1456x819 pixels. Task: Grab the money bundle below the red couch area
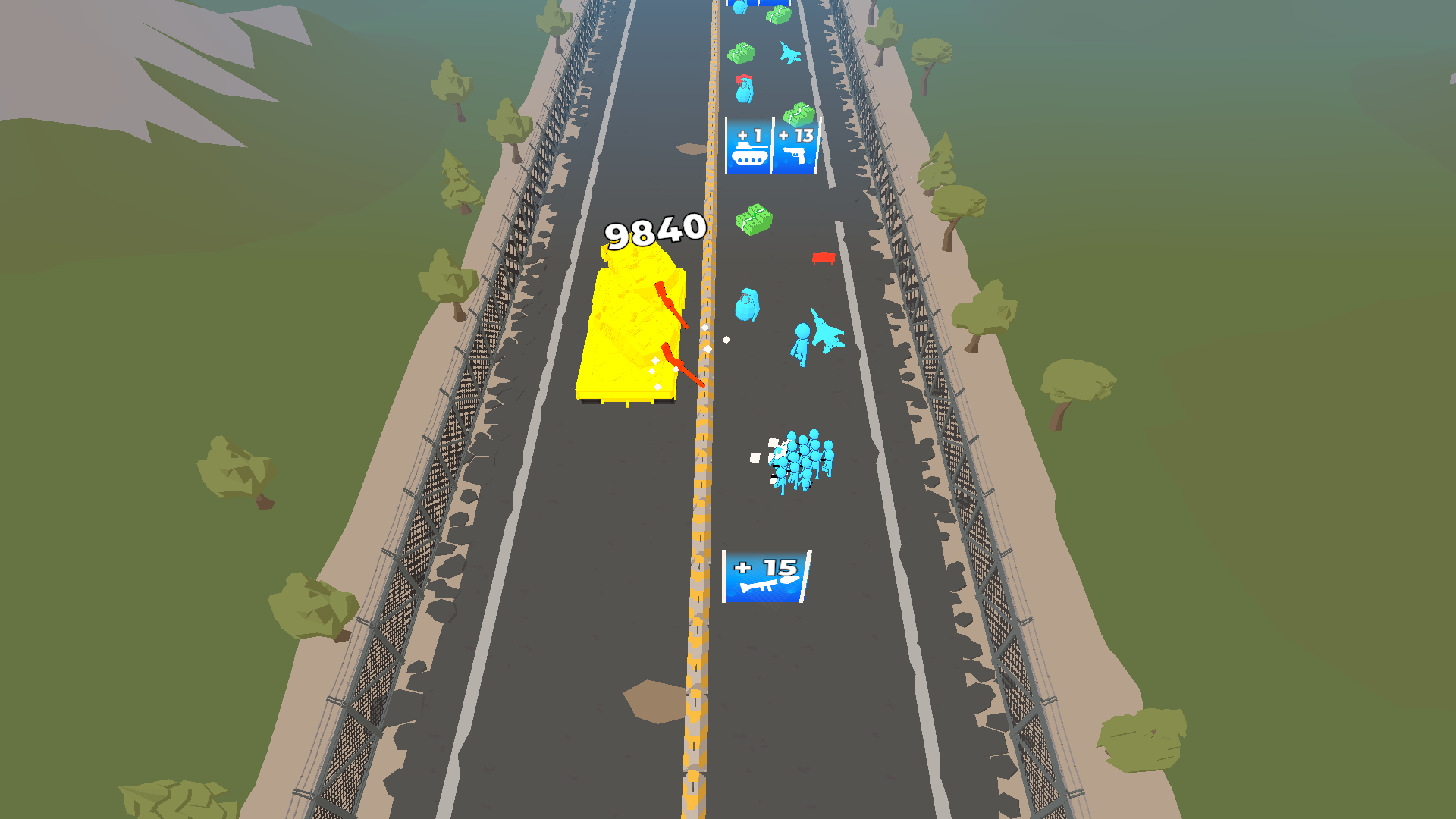[754, 221]
